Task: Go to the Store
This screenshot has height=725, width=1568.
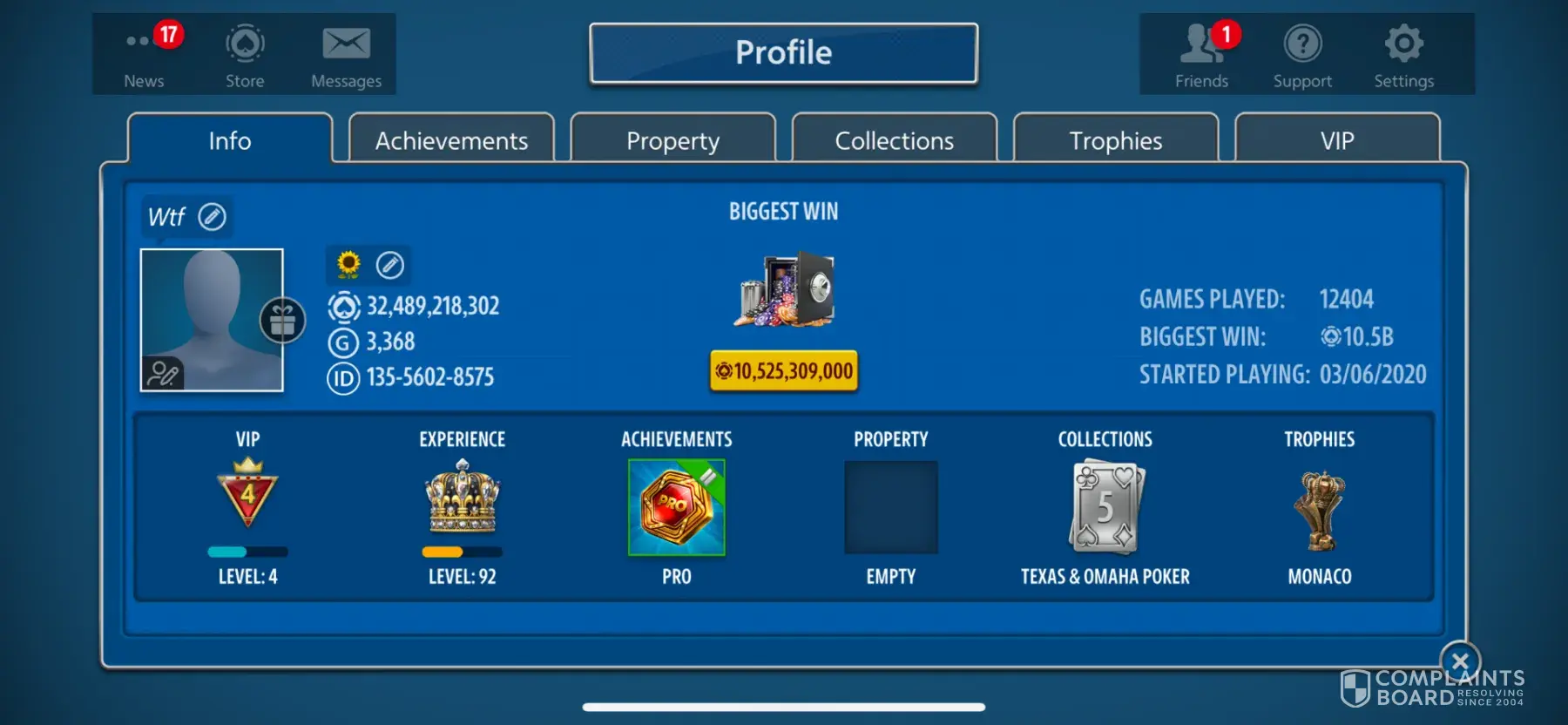Action: click(245, 55)
